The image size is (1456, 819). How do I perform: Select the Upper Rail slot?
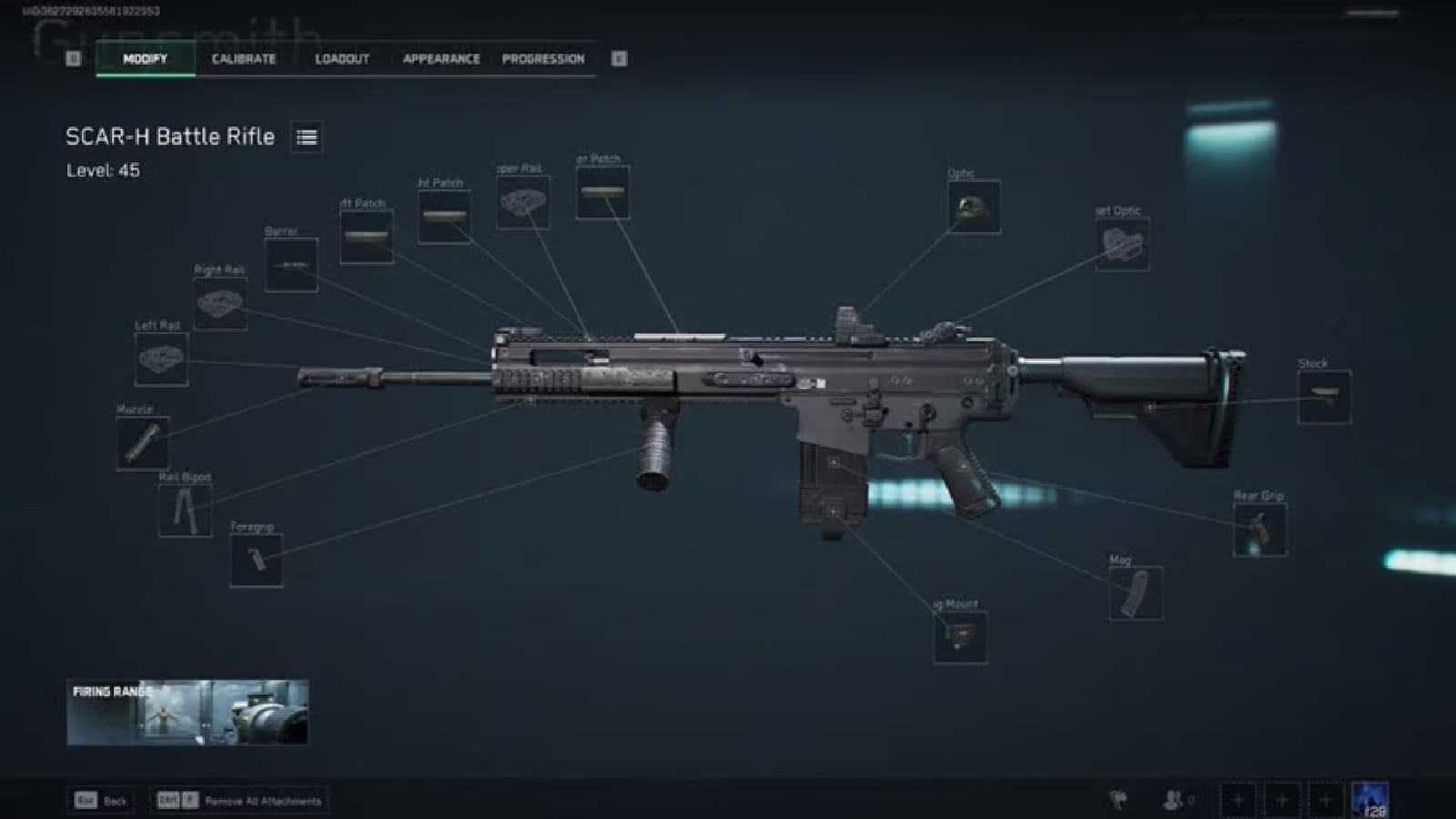click(x=523, y=202)
